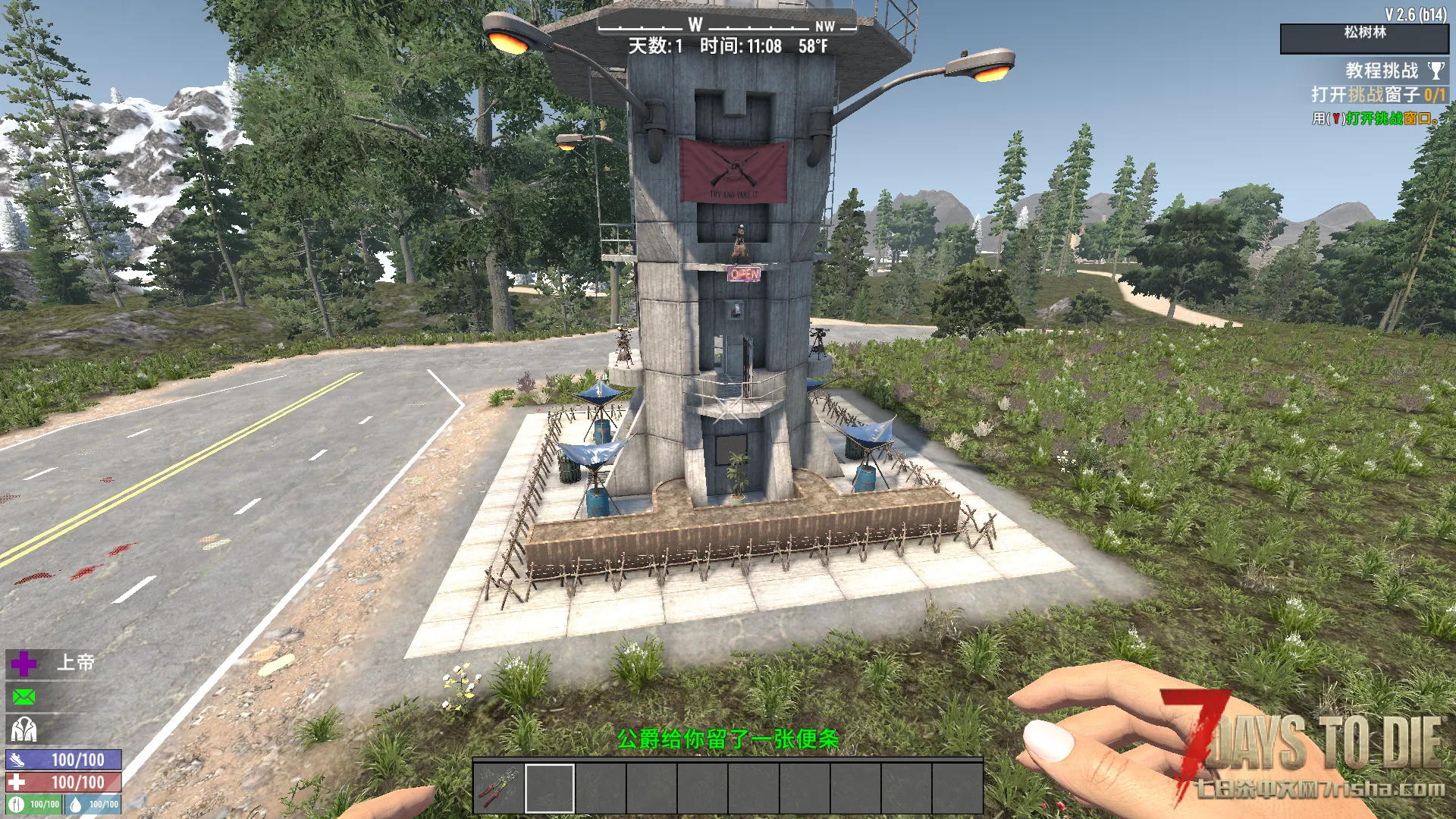1456x819 pixels.
Task: Open the green envelope note icon
Action: [24, 696]
